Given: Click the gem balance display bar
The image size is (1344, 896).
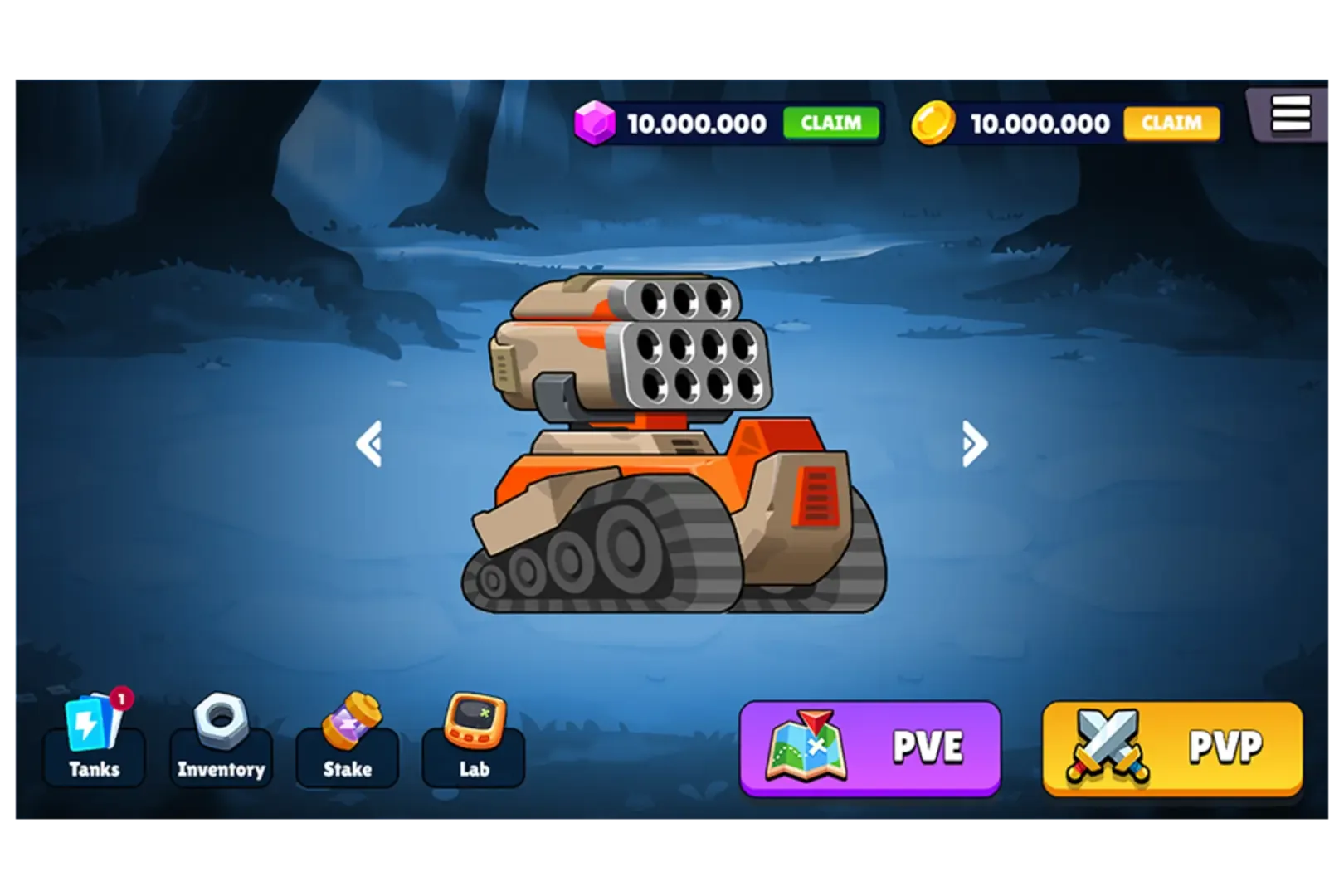Looking at the screenshot, I should coord(697,123).
